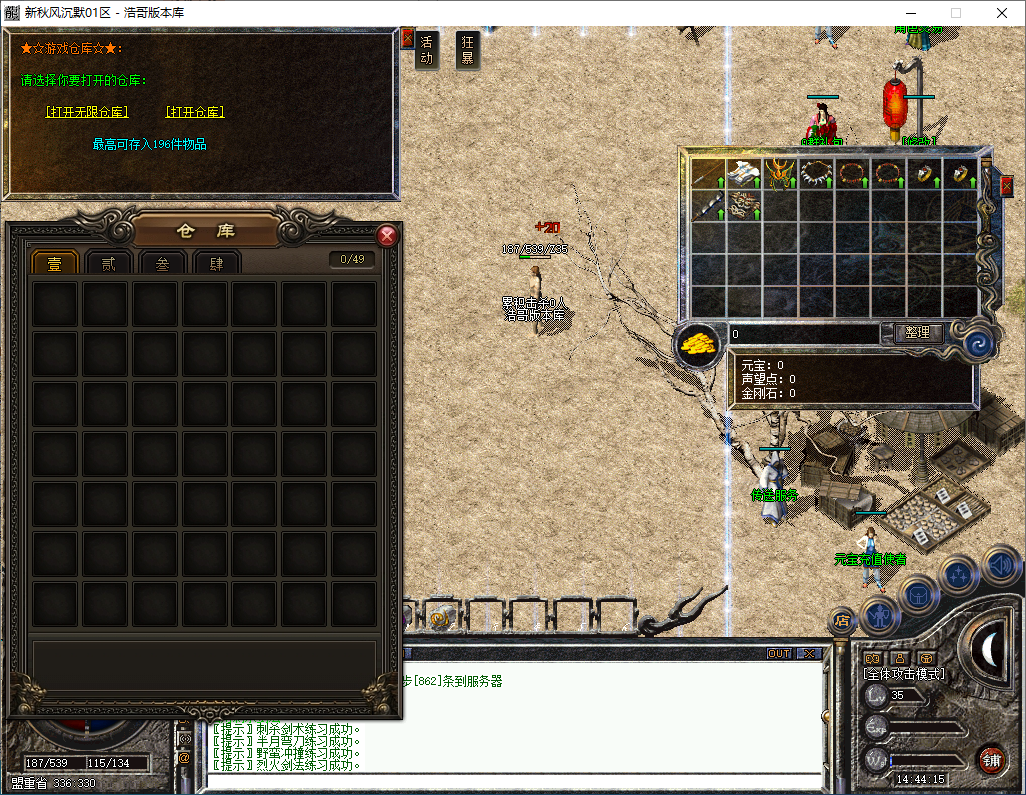Open the 活动 events button
The height and width of the screenshot is (795, 1026).
[427, 50]
